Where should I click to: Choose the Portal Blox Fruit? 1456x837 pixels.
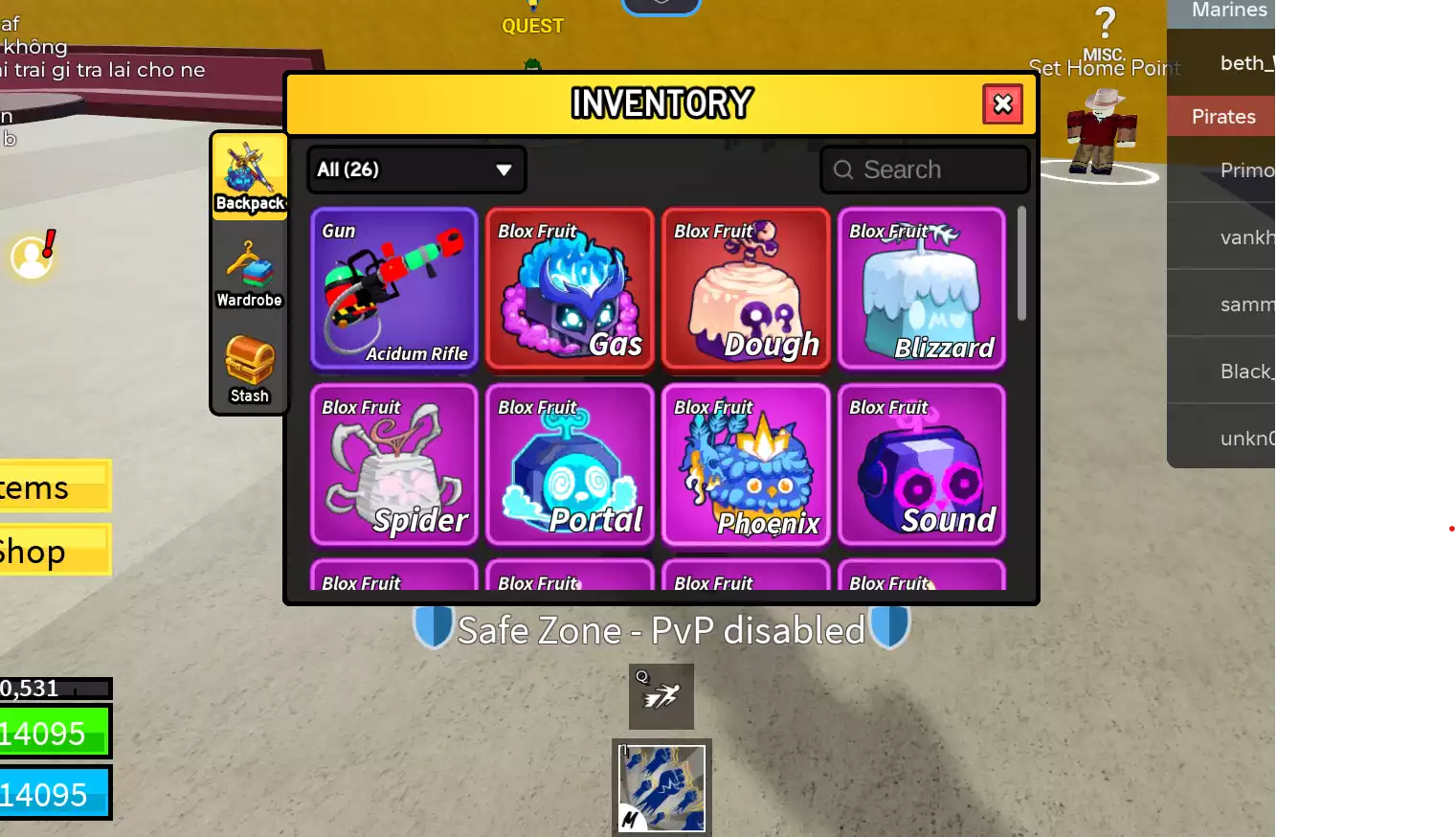pyautogui.click(x=570, y=464)
